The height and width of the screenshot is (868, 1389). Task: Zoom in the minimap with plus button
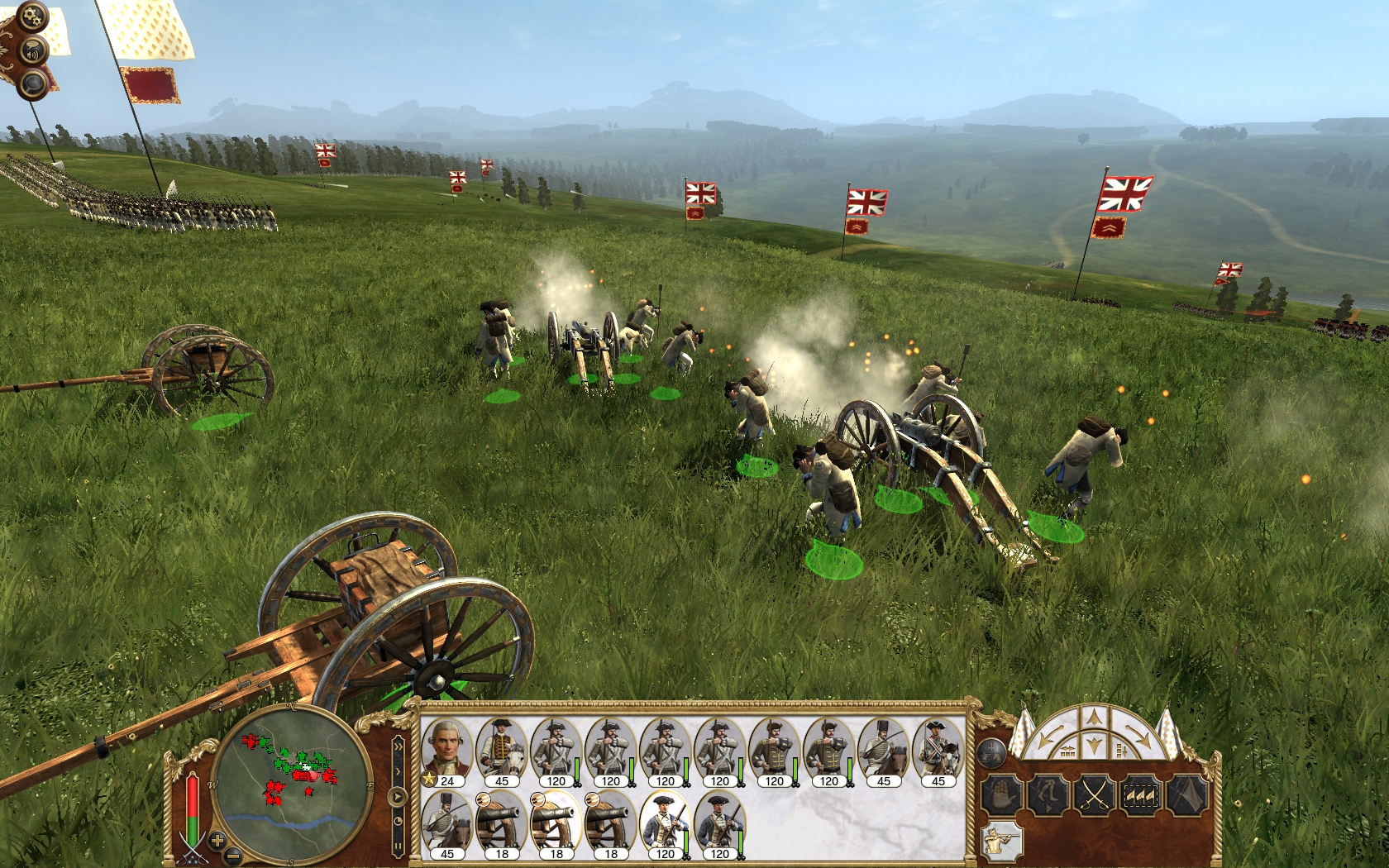(x=217, y=841)
